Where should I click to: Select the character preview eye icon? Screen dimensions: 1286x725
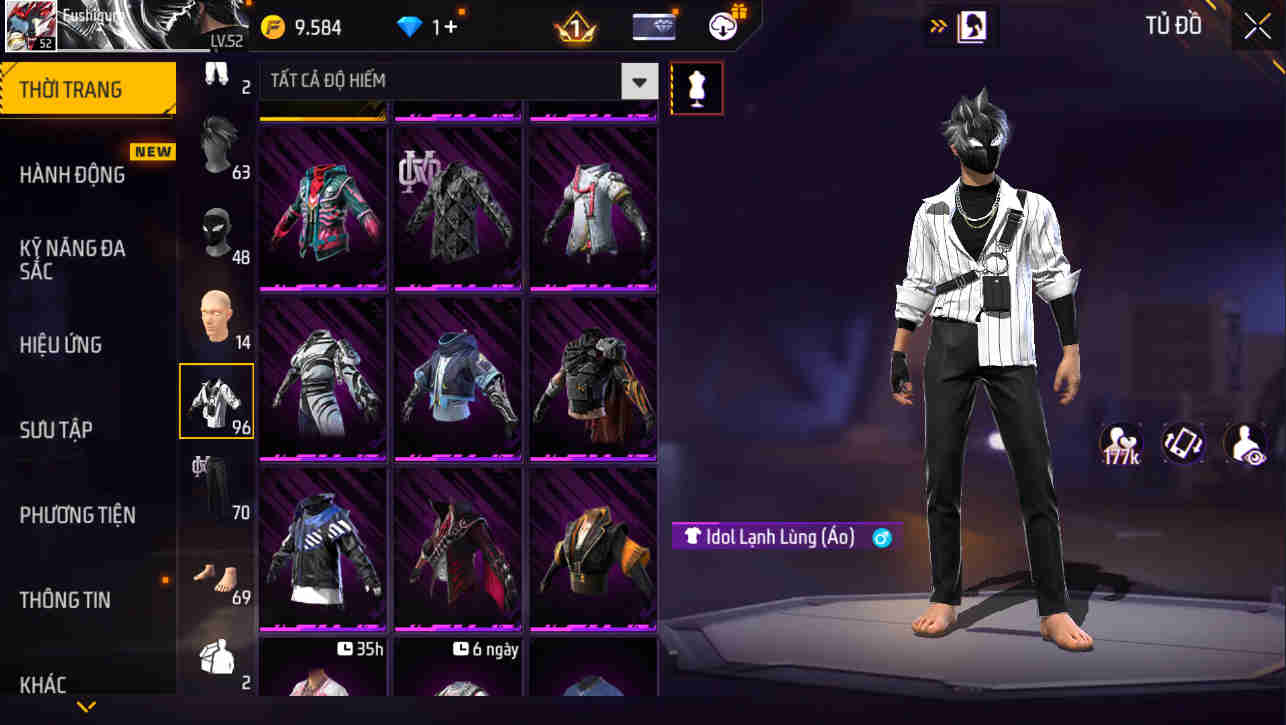click(x=1244, y=443)
